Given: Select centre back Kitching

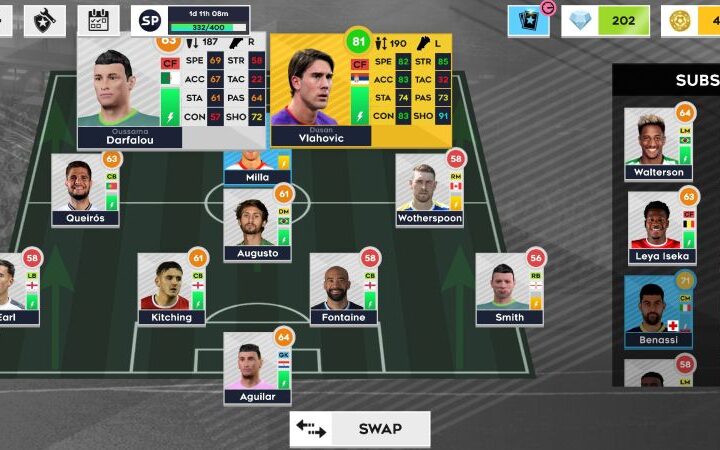Looking at the screenshot, I should coord(171,288).
